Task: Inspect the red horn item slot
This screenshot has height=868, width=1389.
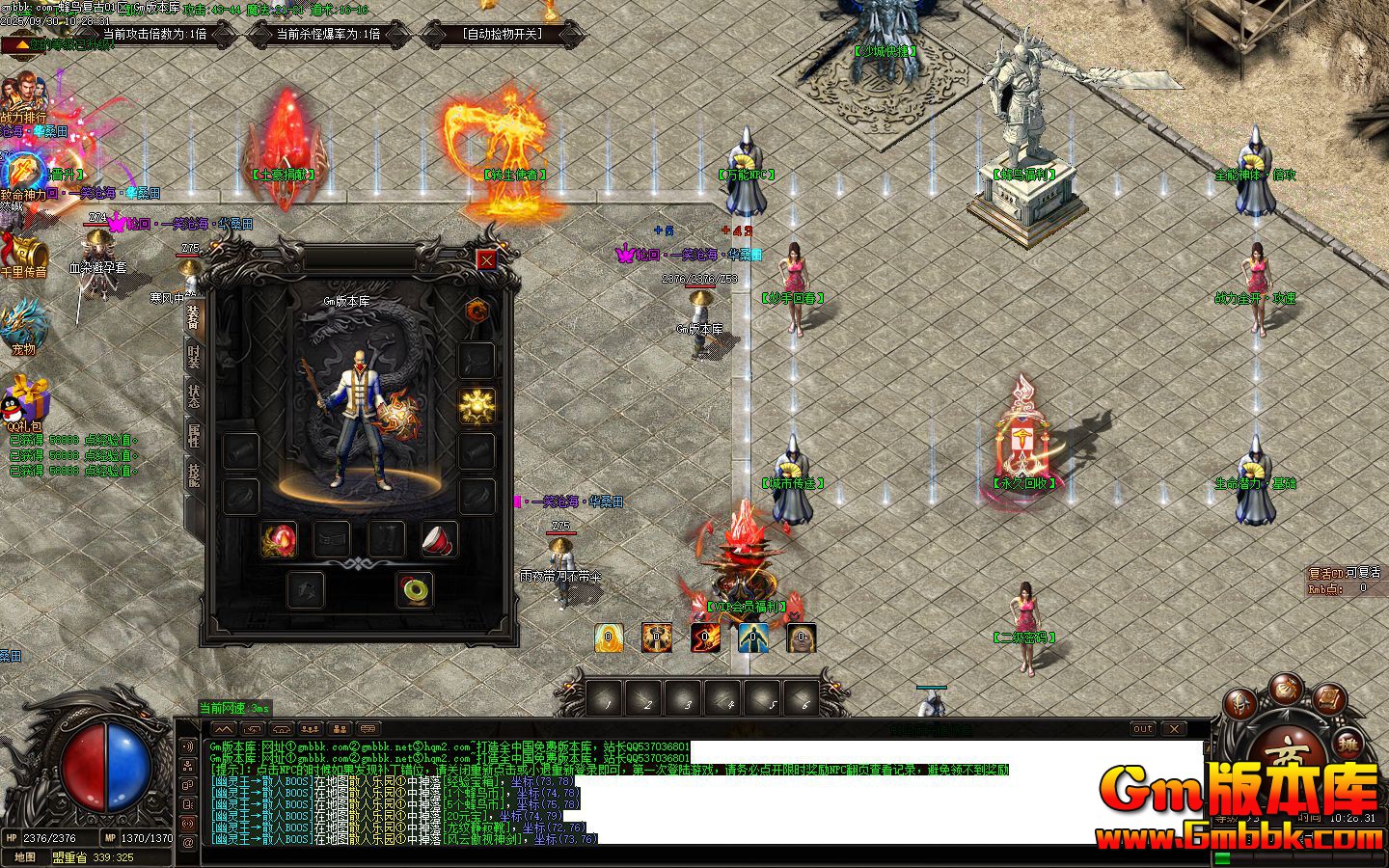Action: click(x=439, y=539)
